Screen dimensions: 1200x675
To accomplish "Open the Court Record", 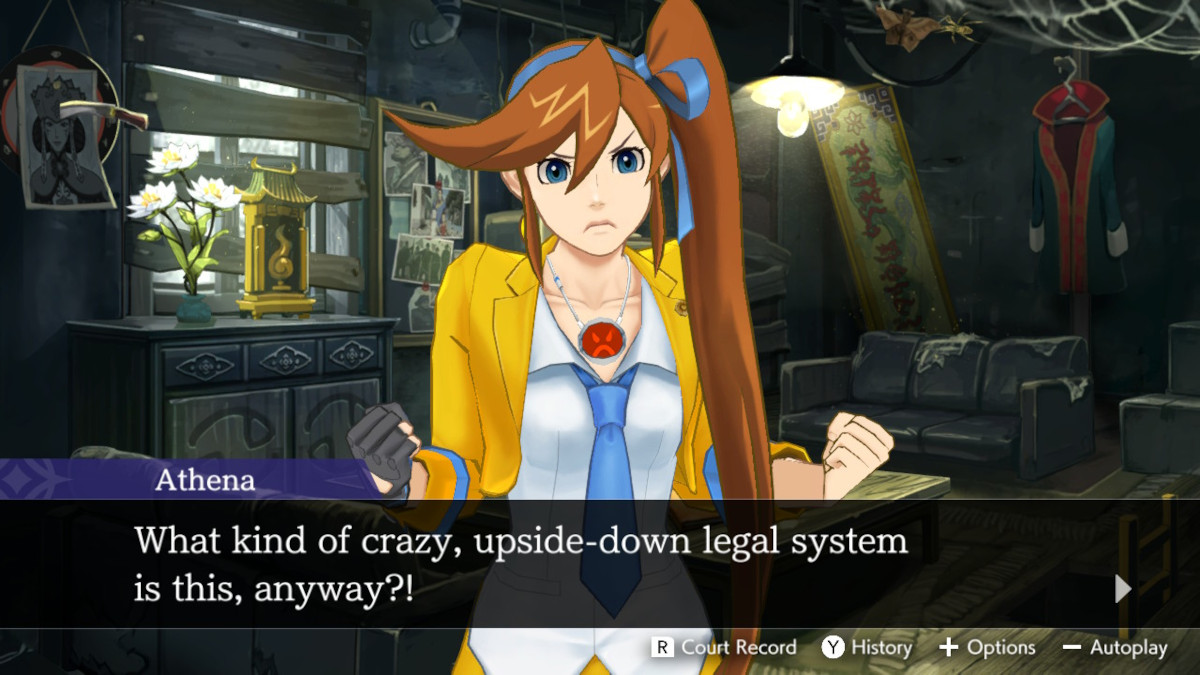I will [725, 648].
